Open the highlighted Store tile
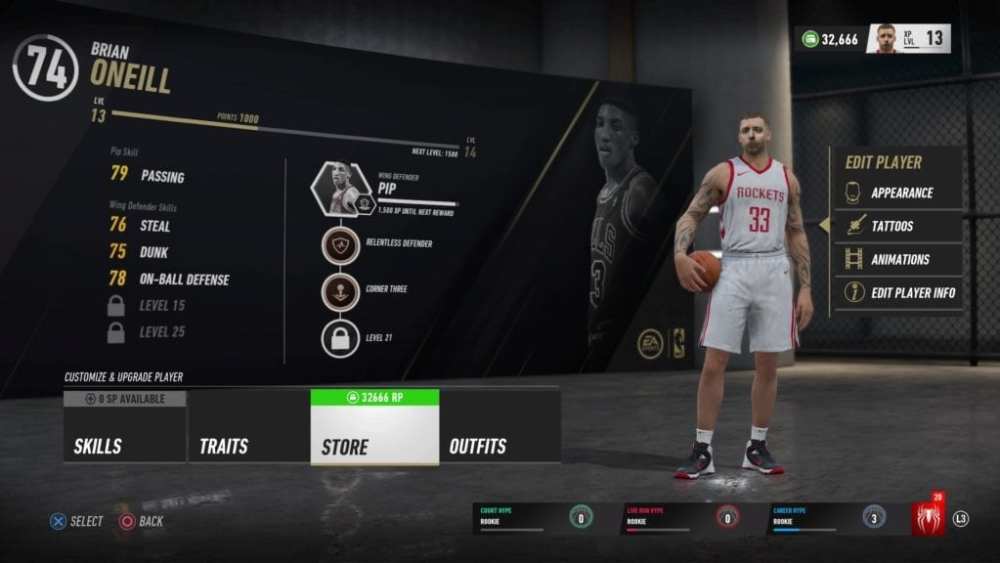 pos(375,427)
